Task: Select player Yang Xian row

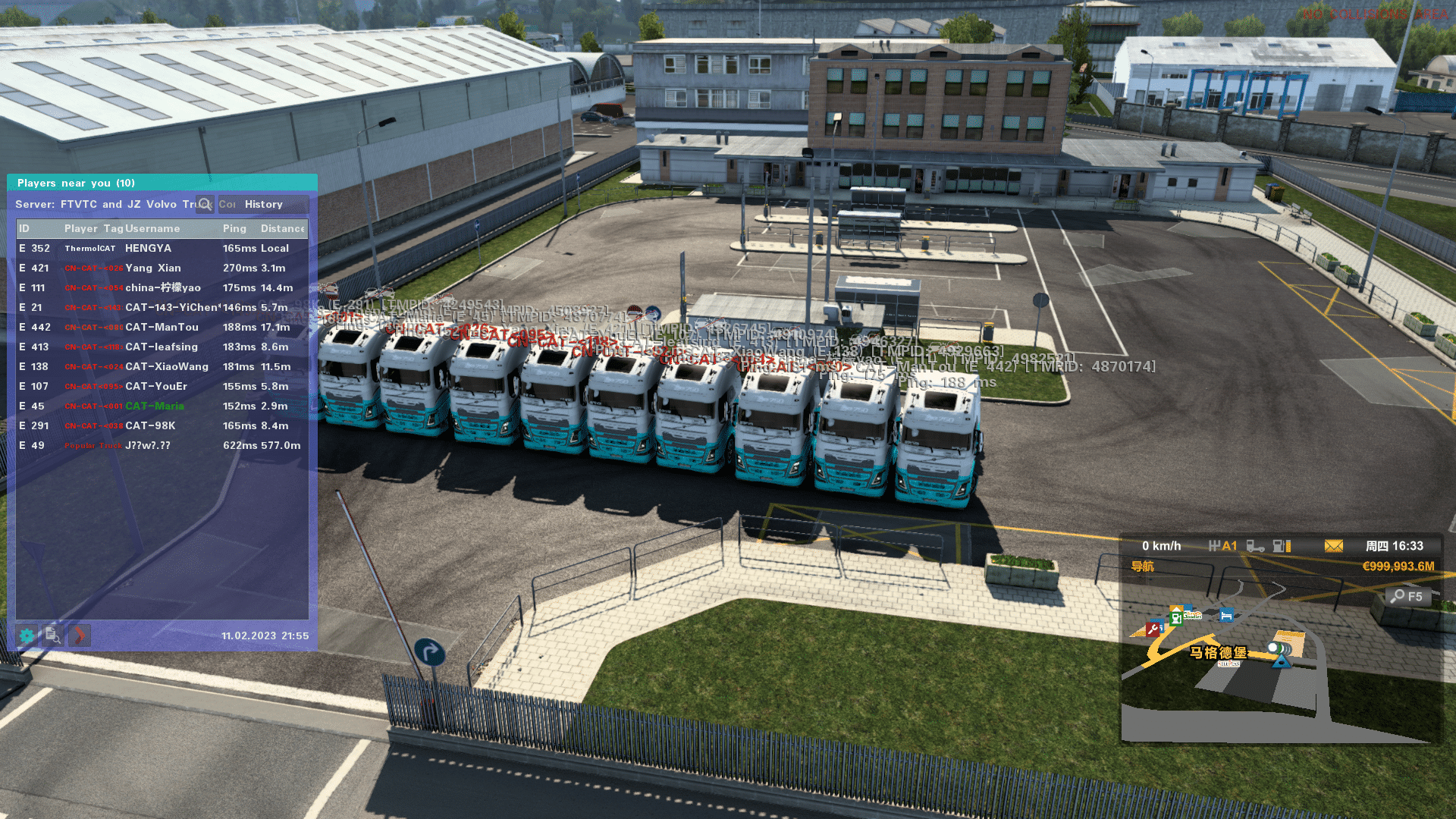Action: click(152, 268)
